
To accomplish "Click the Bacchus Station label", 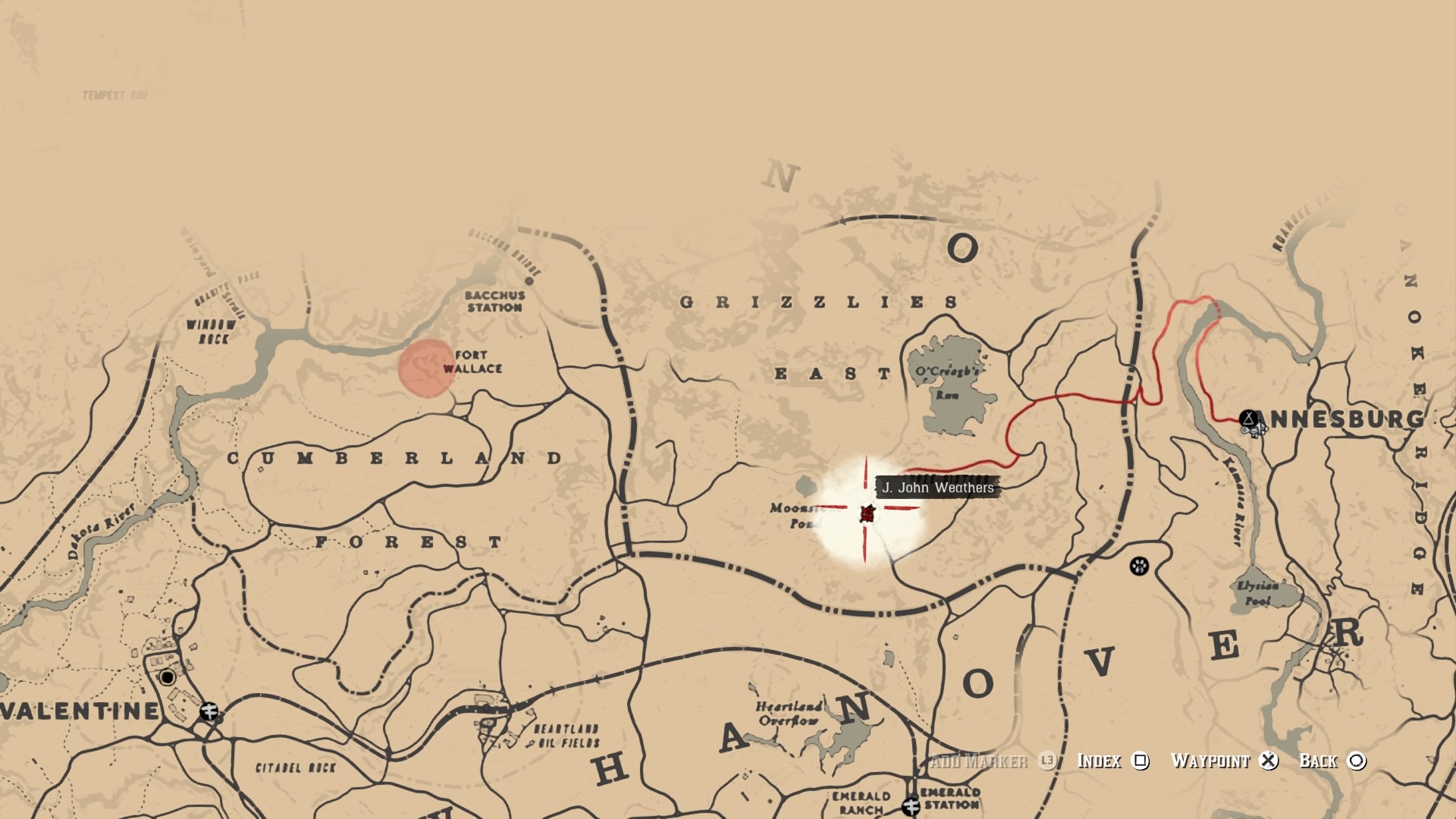I will coord(493,300).
